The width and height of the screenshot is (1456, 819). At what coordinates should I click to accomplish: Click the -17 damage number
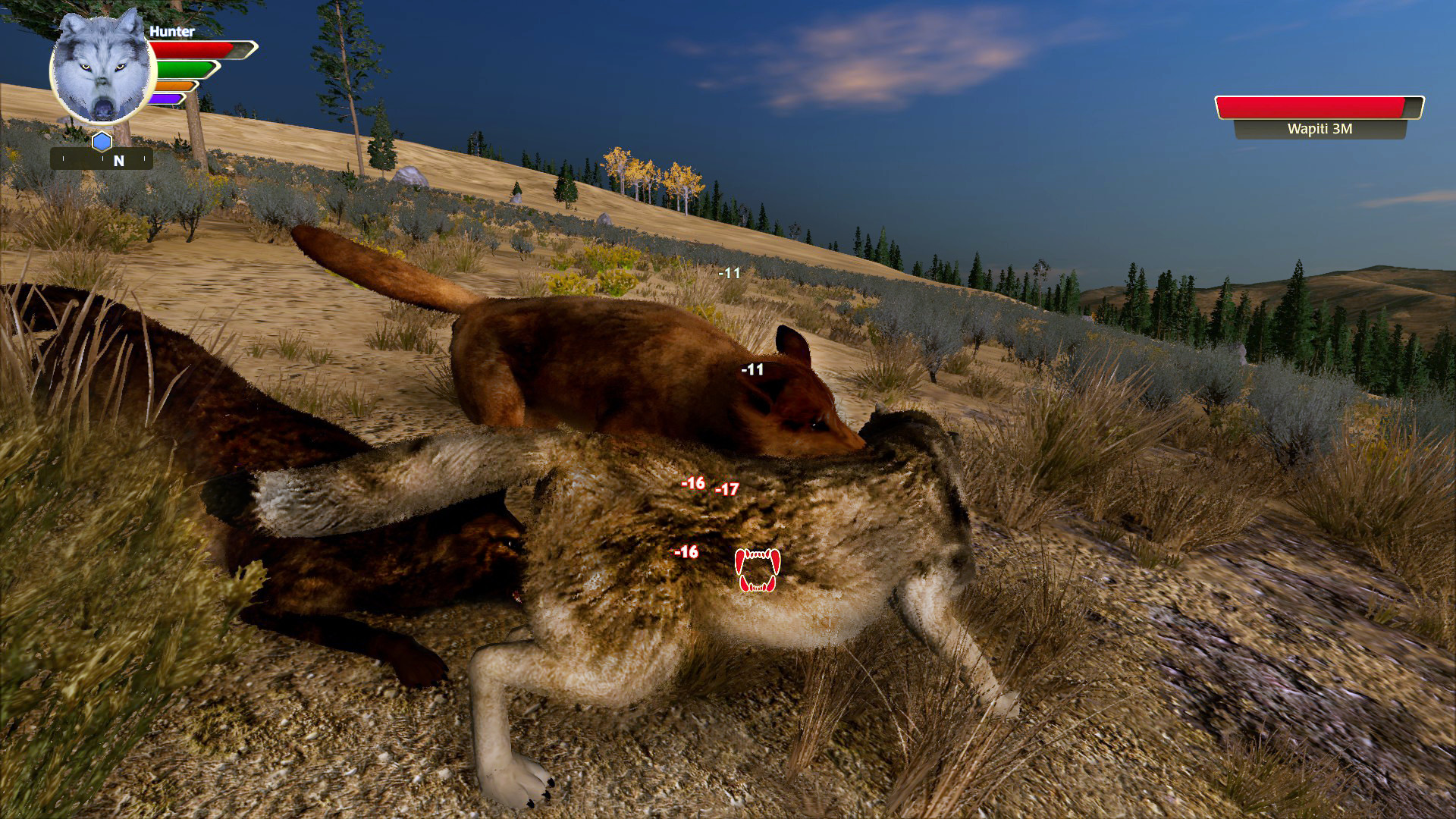(726, 491)
